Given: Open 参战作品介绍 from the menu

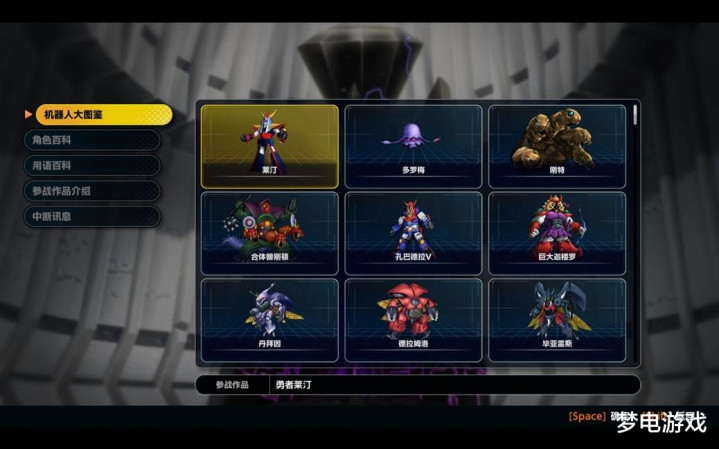Looking at the screenshot, I should (92, 191).
